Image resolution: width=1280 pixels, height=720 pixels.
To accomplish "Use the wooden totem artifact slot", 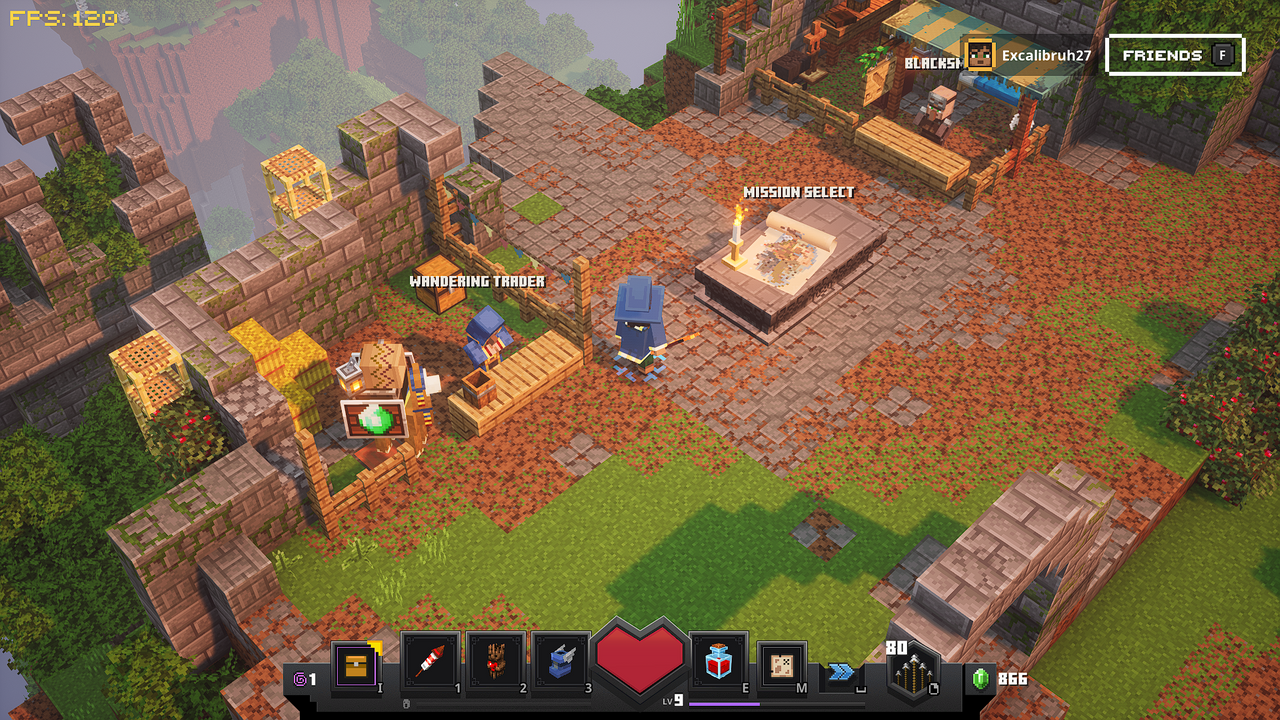I will [495, 661].
